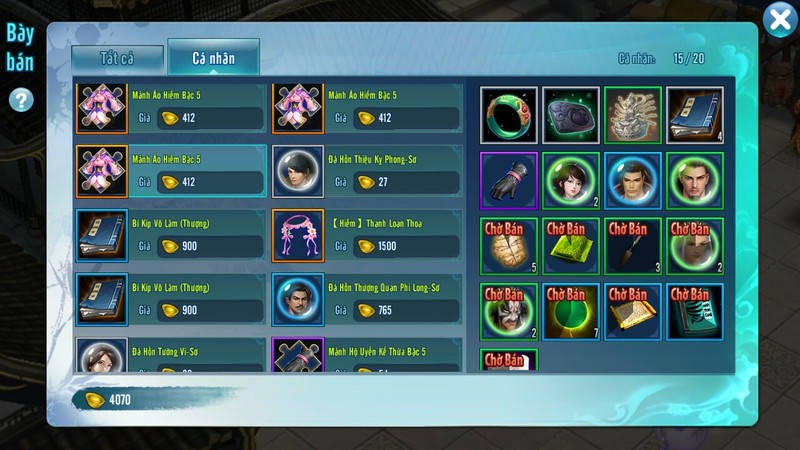Close the selling stall window
Image resolution: width=800 pixels, height=450 pixels.
[x=779, y=20]
